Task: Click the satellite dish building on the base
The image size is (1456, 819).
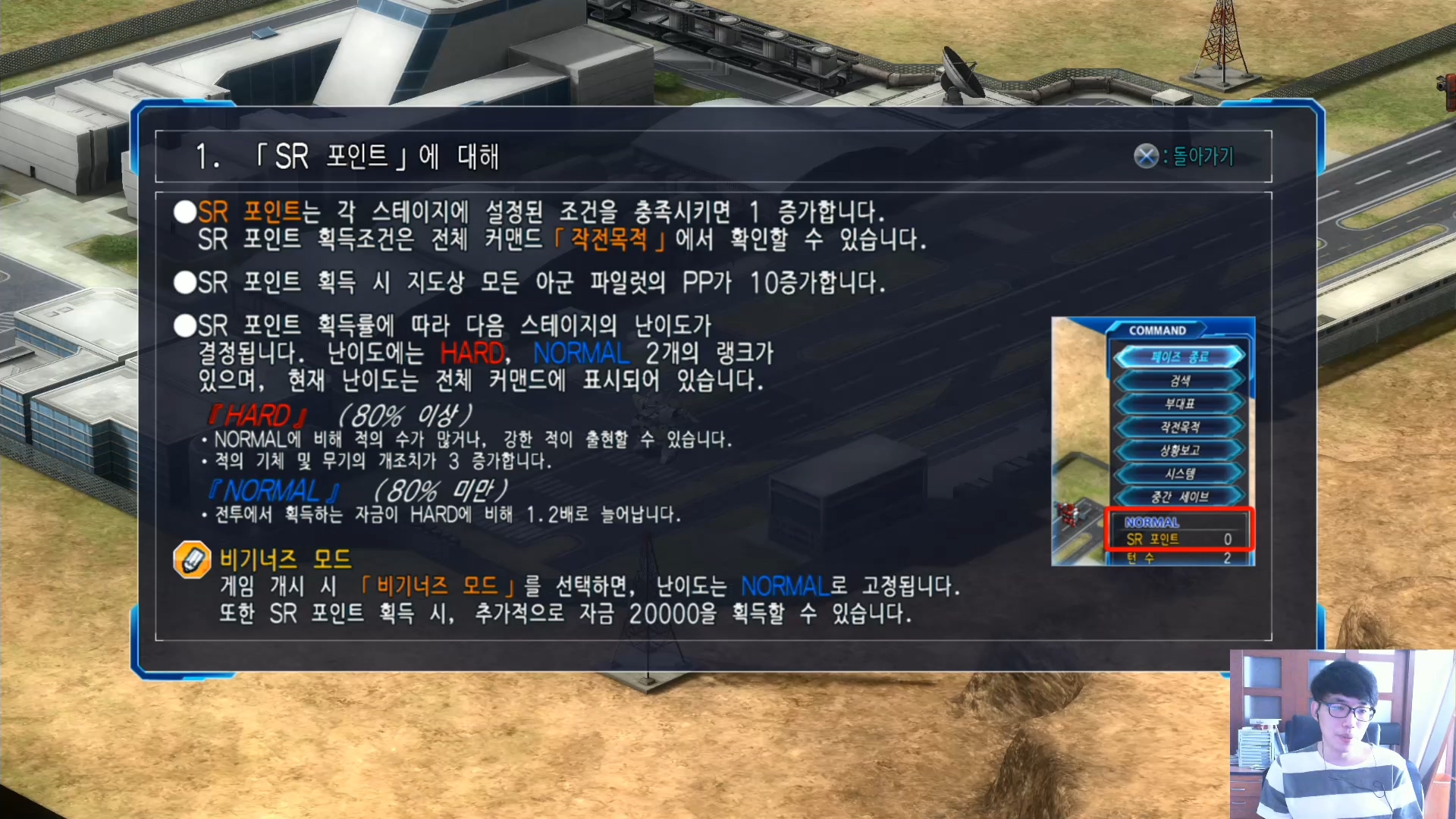Action: click(962, 72)
